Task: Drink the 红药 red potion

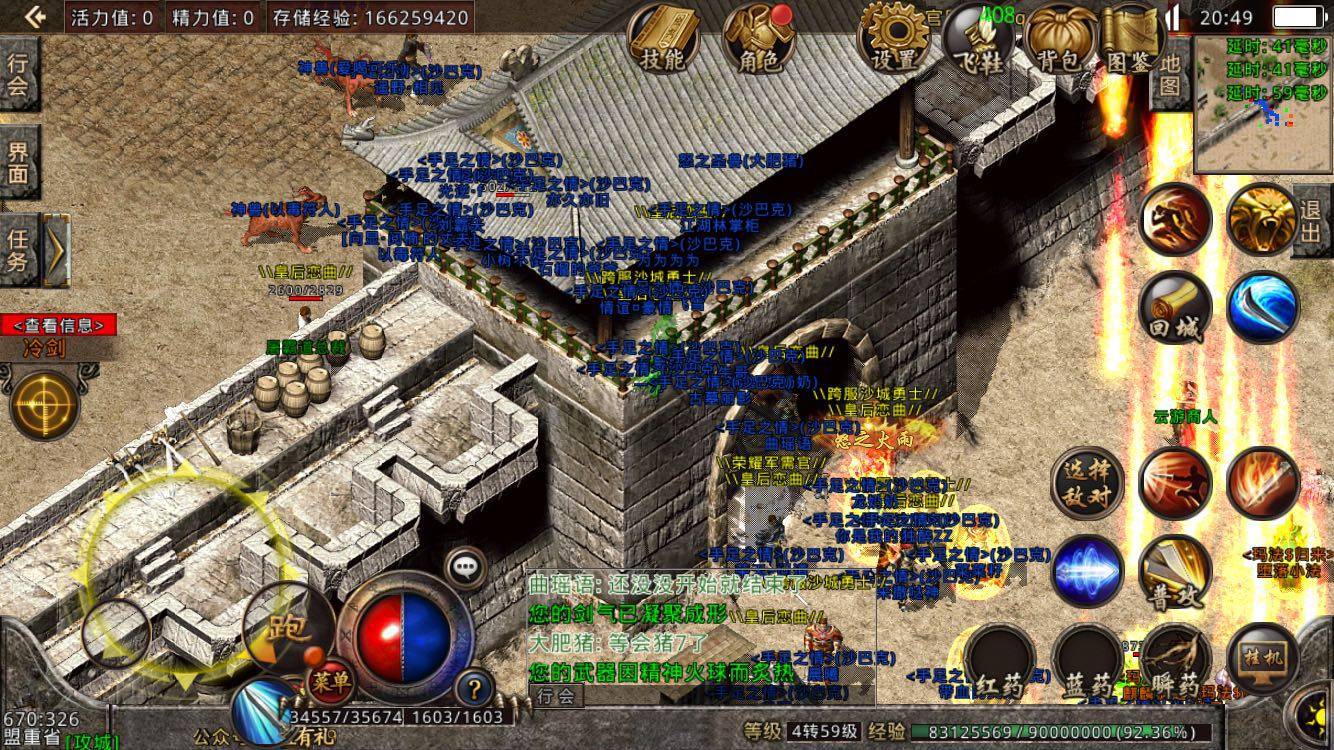Action: tap(1000, 659)
